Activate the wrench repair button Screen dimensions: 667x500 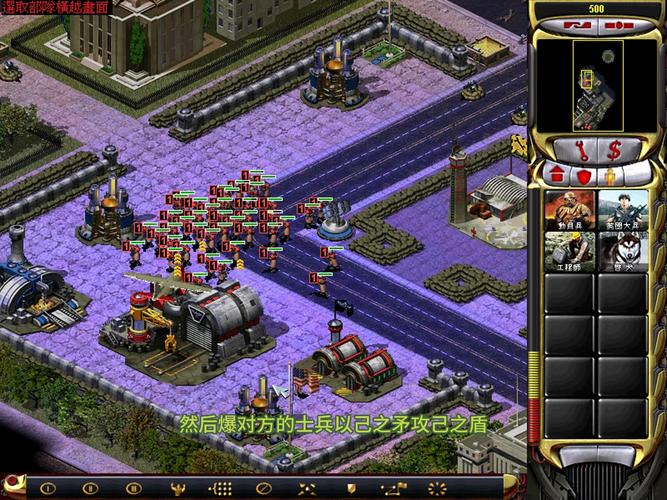582,150
